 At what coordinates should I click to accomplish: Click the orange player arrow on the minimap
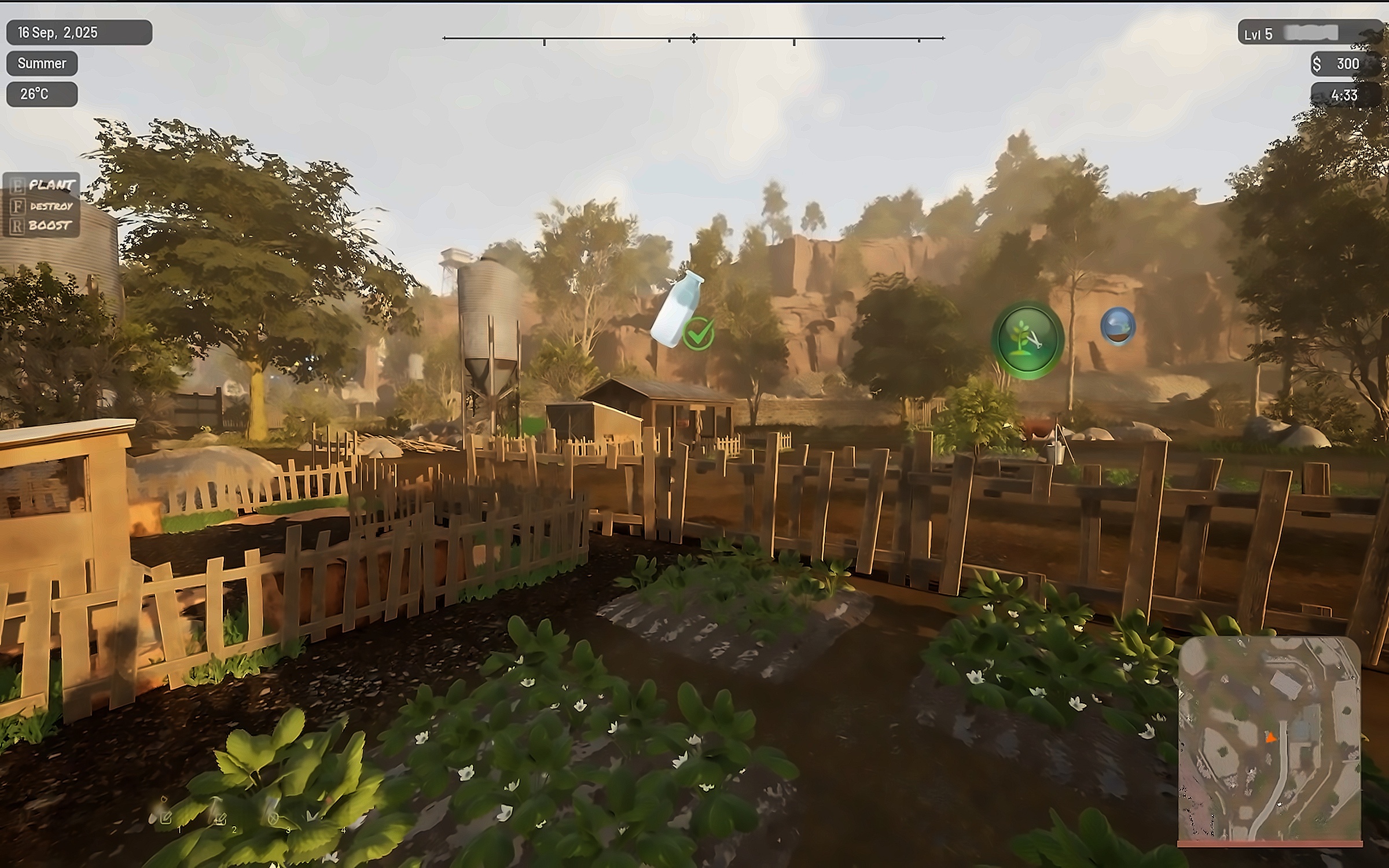[1270, 738]
